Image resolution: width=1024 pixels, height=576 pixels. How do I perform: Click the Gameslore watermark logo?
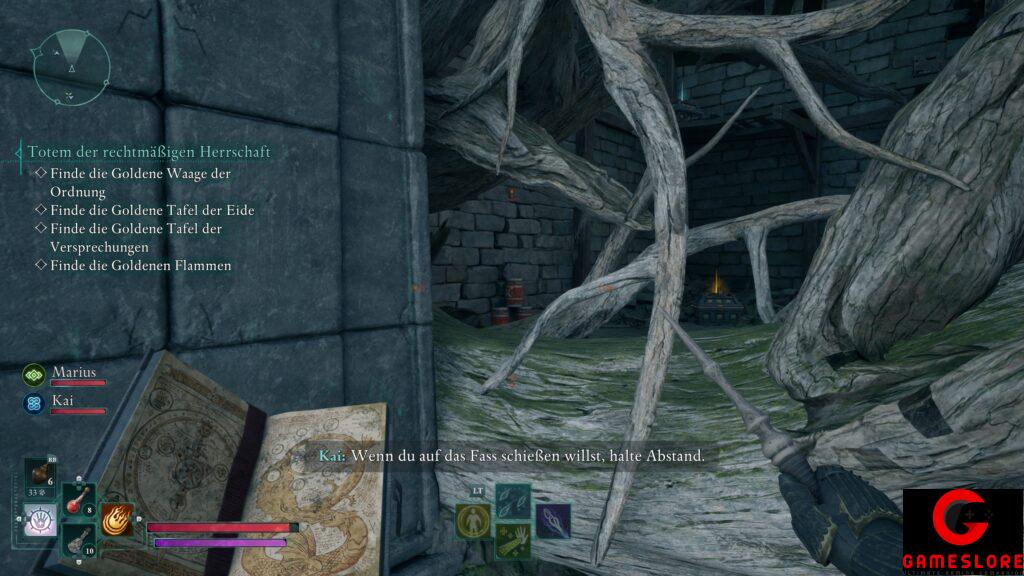coord(962,531)
